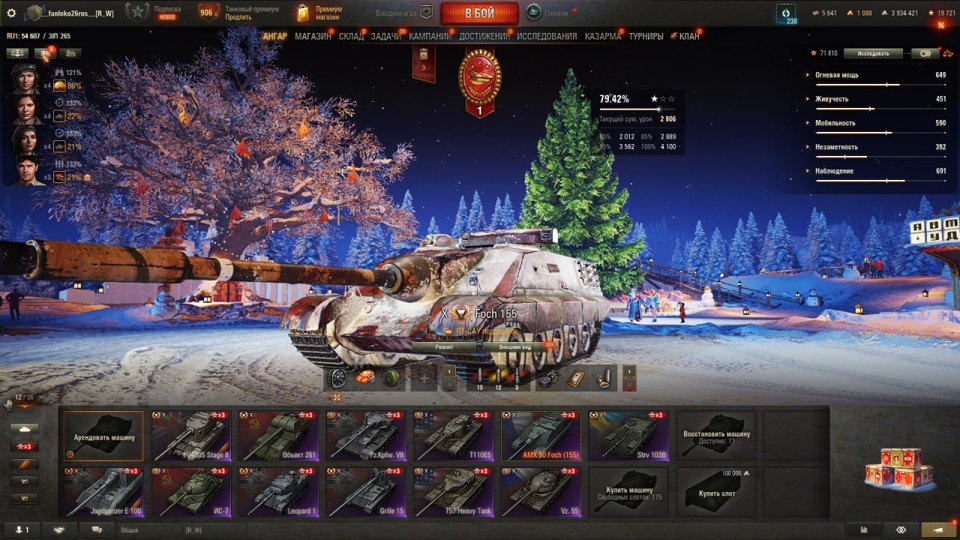This screenshot has height=540, width=960.
Task: Select the ИС-7 tank from the carousel
Action: pyautogui.click(x=191, y=492)
